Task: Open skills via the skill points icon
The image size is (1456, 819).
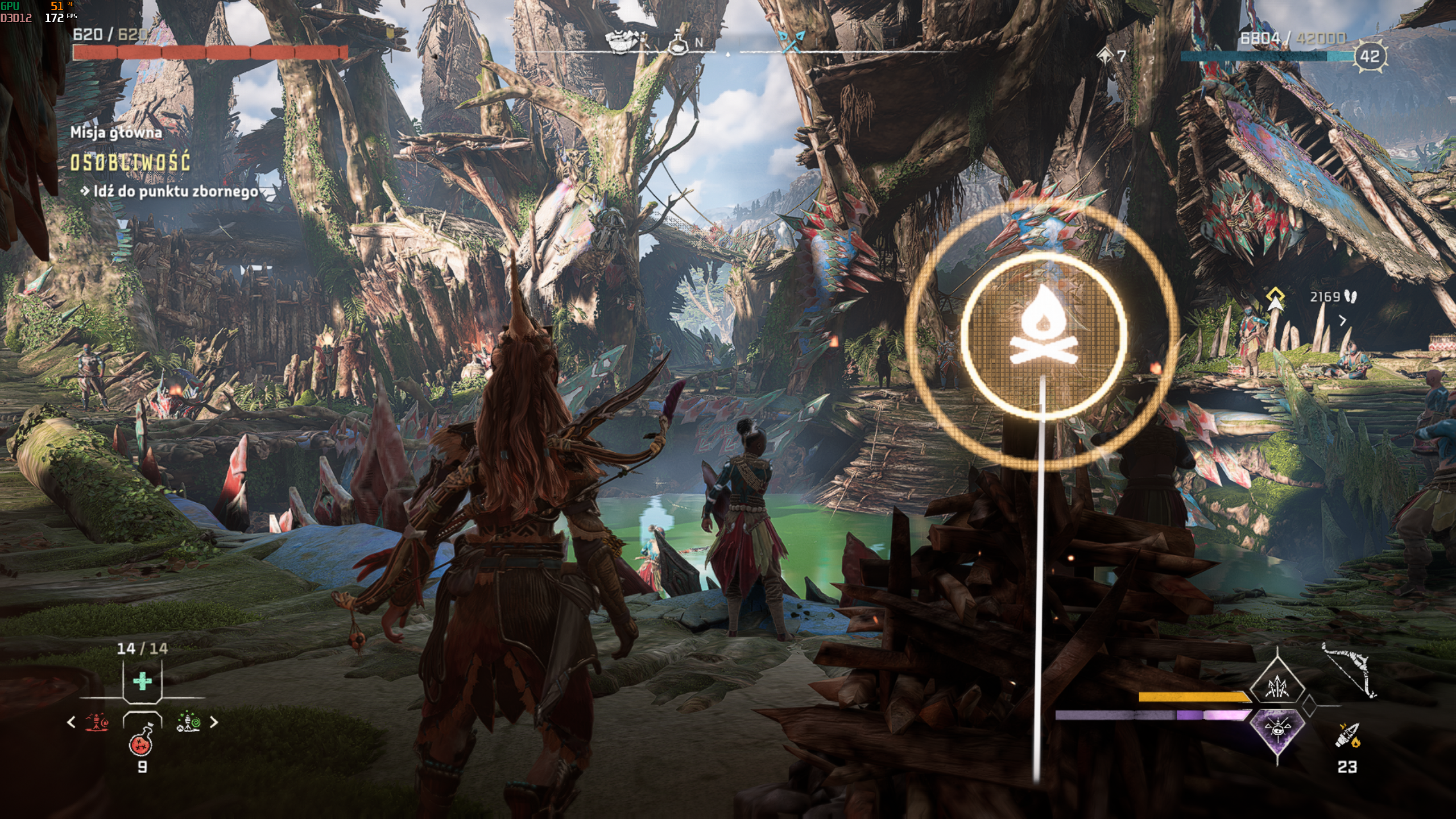Action: tap(1105, 56)
